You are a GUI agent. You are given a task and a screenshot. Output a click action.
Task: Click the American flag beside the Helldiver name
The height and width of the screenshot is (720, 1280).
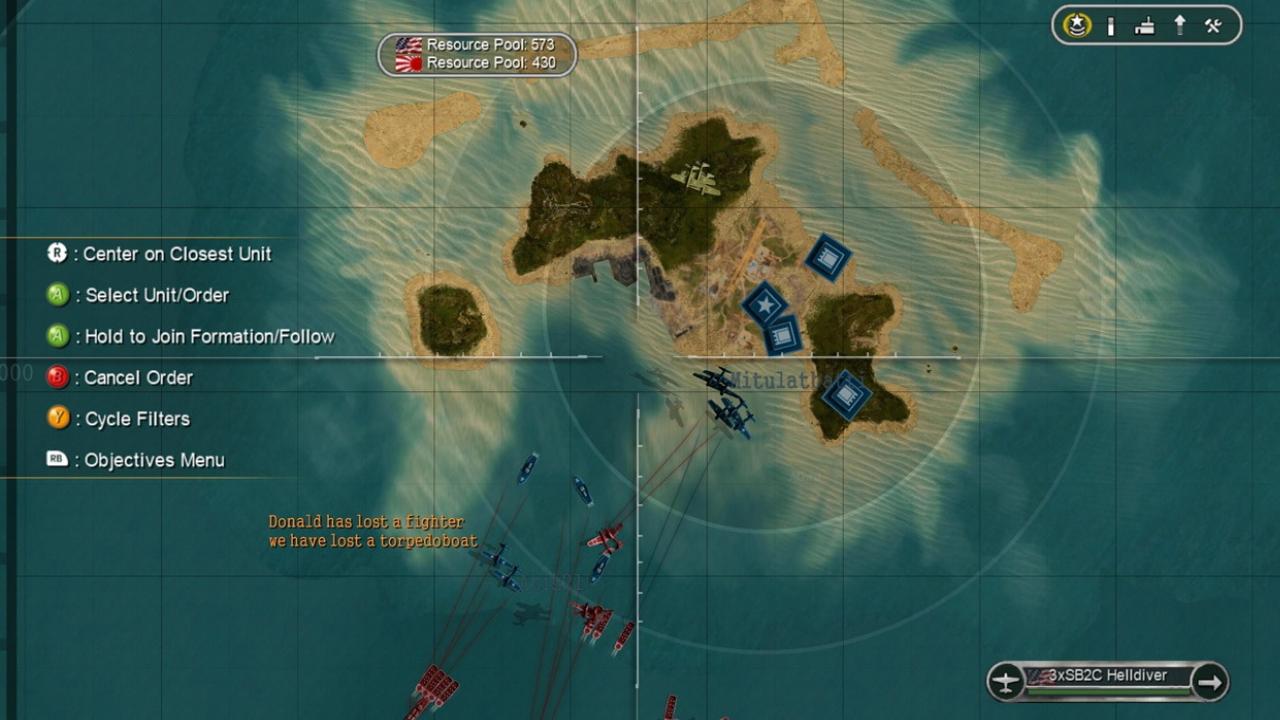click(1038, 677)
